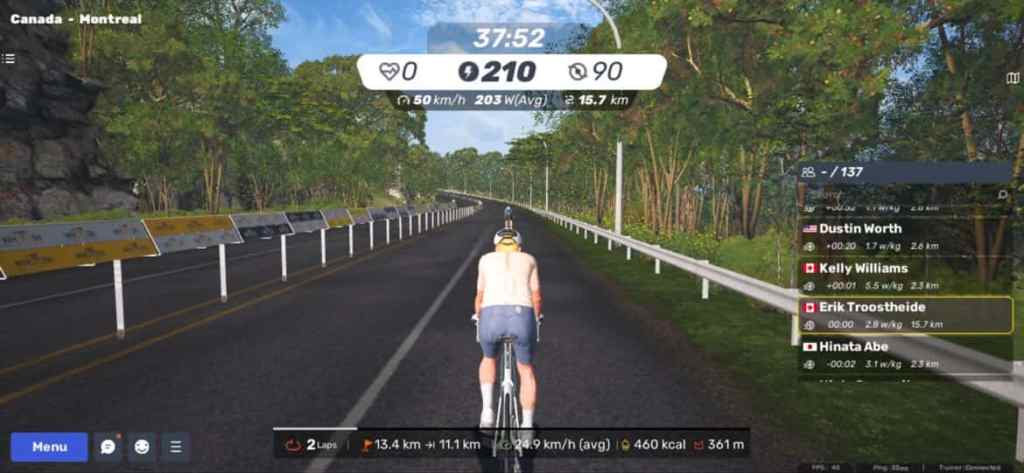Viewport: 1024px width, 473px height.
Task: Open the chat messages bubble icon
Action: (x=108, y=447)
